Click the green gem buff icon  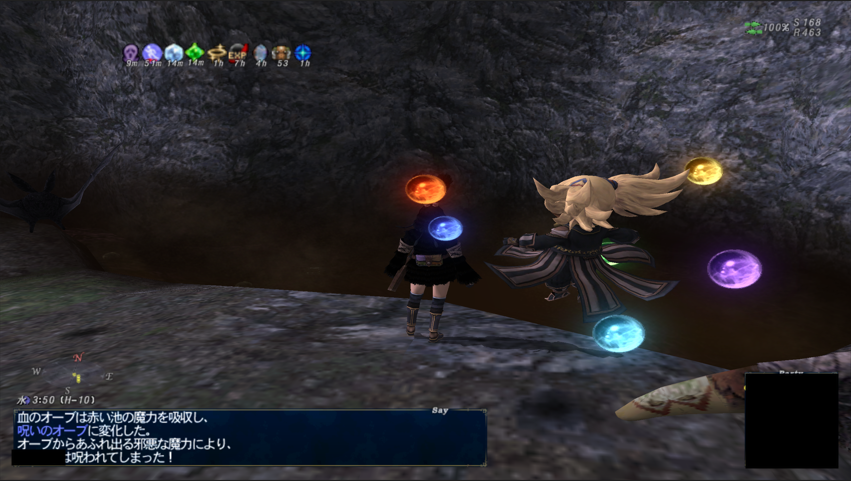pyautogui.click(x=195, y=52)
